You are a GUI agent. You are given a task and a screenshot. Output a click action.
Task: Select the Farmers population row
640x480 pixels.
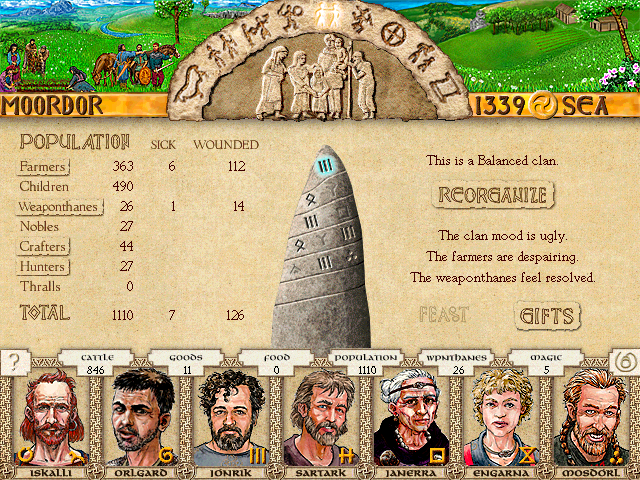tap(43, 166)
